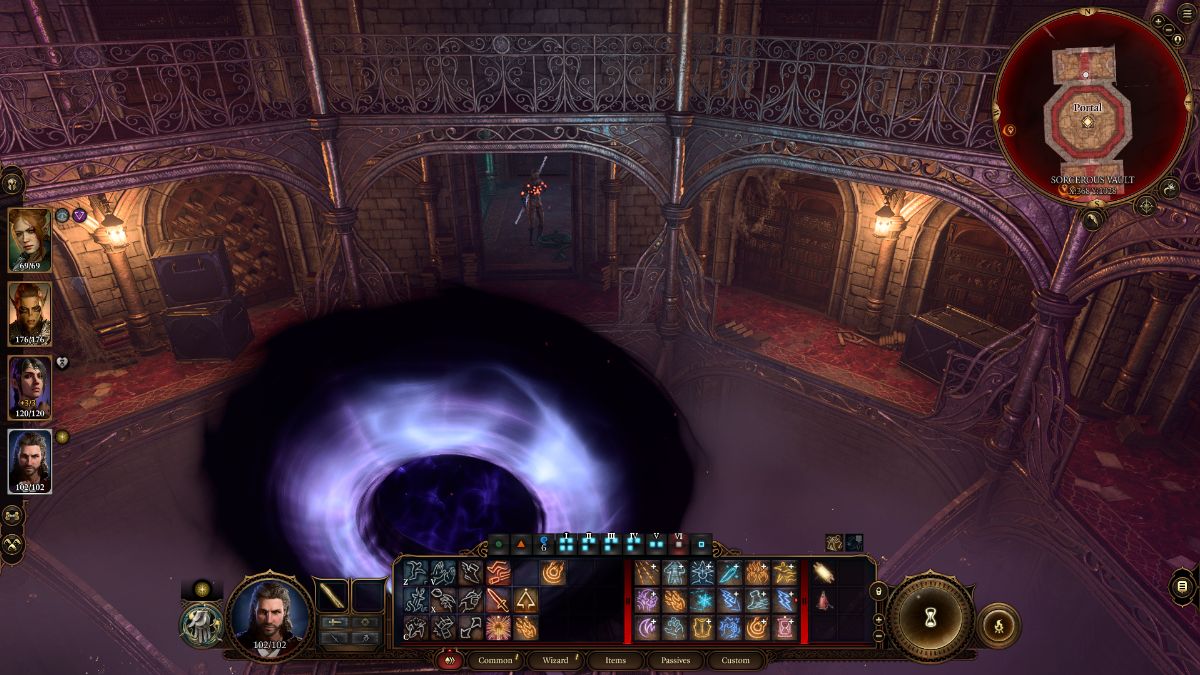Zoom in the minimap with plus button
This screenshot has height=675, width=1200.
click(1158, 21)
